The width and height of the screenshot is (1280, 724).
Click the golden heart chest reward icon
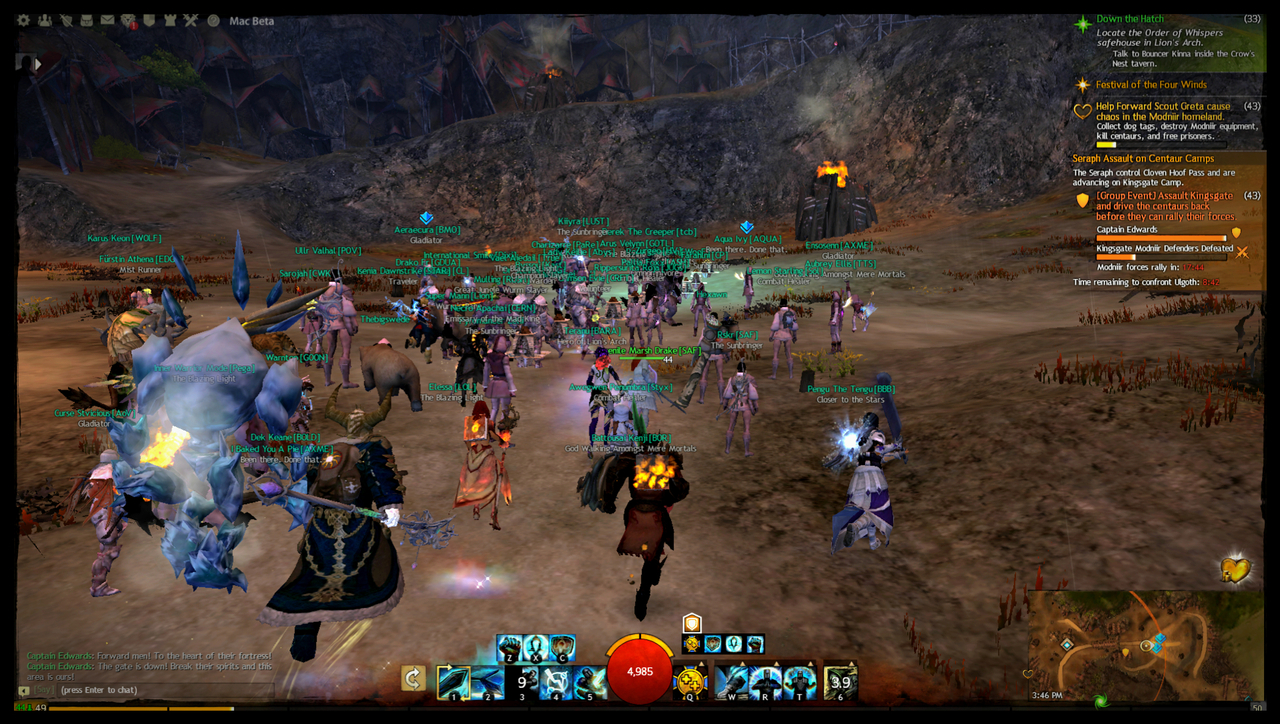(1236, 570)
